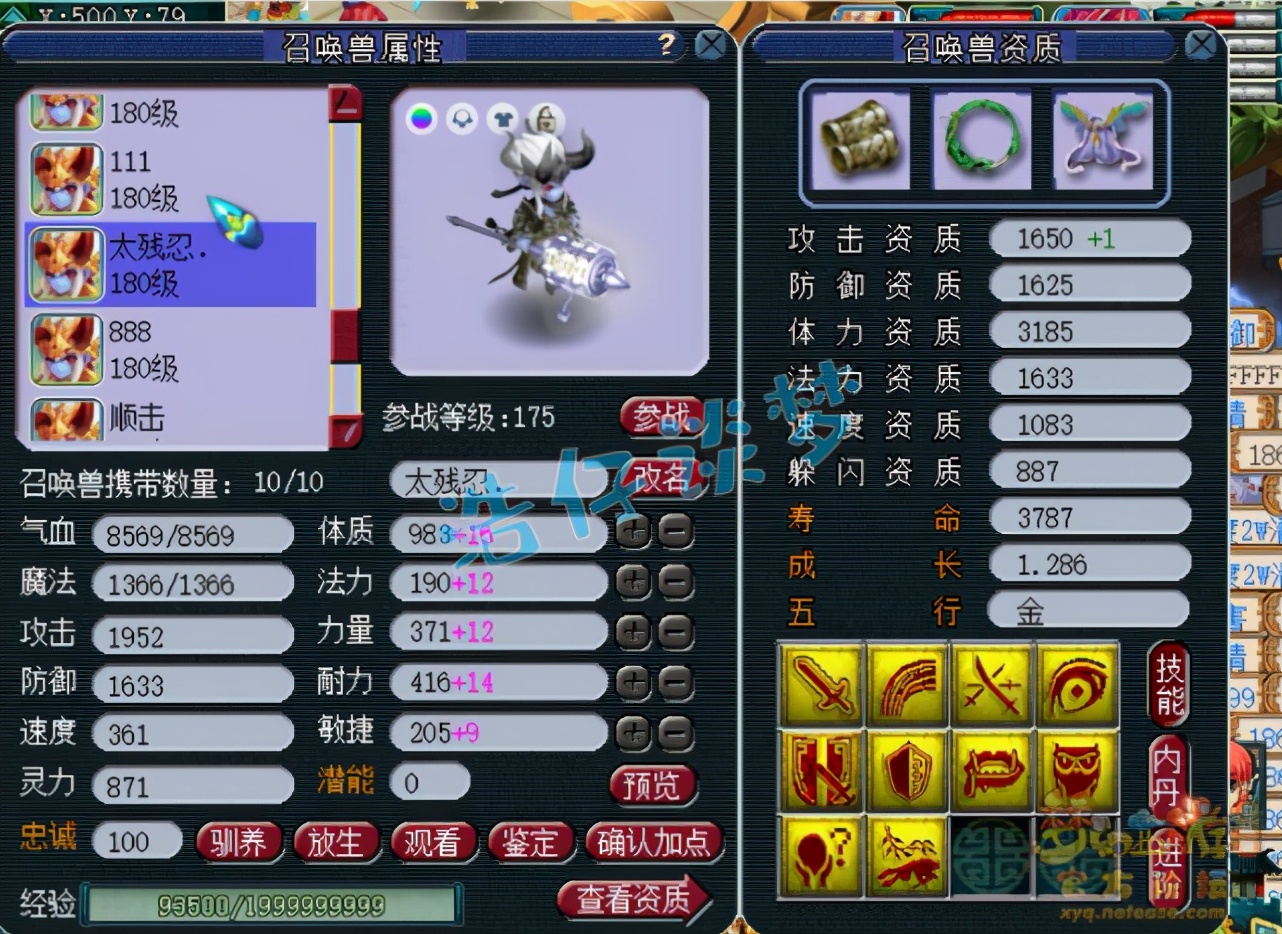
Task: Click the red eye critical skill icon
Action: pyautogui.click(x=1078, y=685)
